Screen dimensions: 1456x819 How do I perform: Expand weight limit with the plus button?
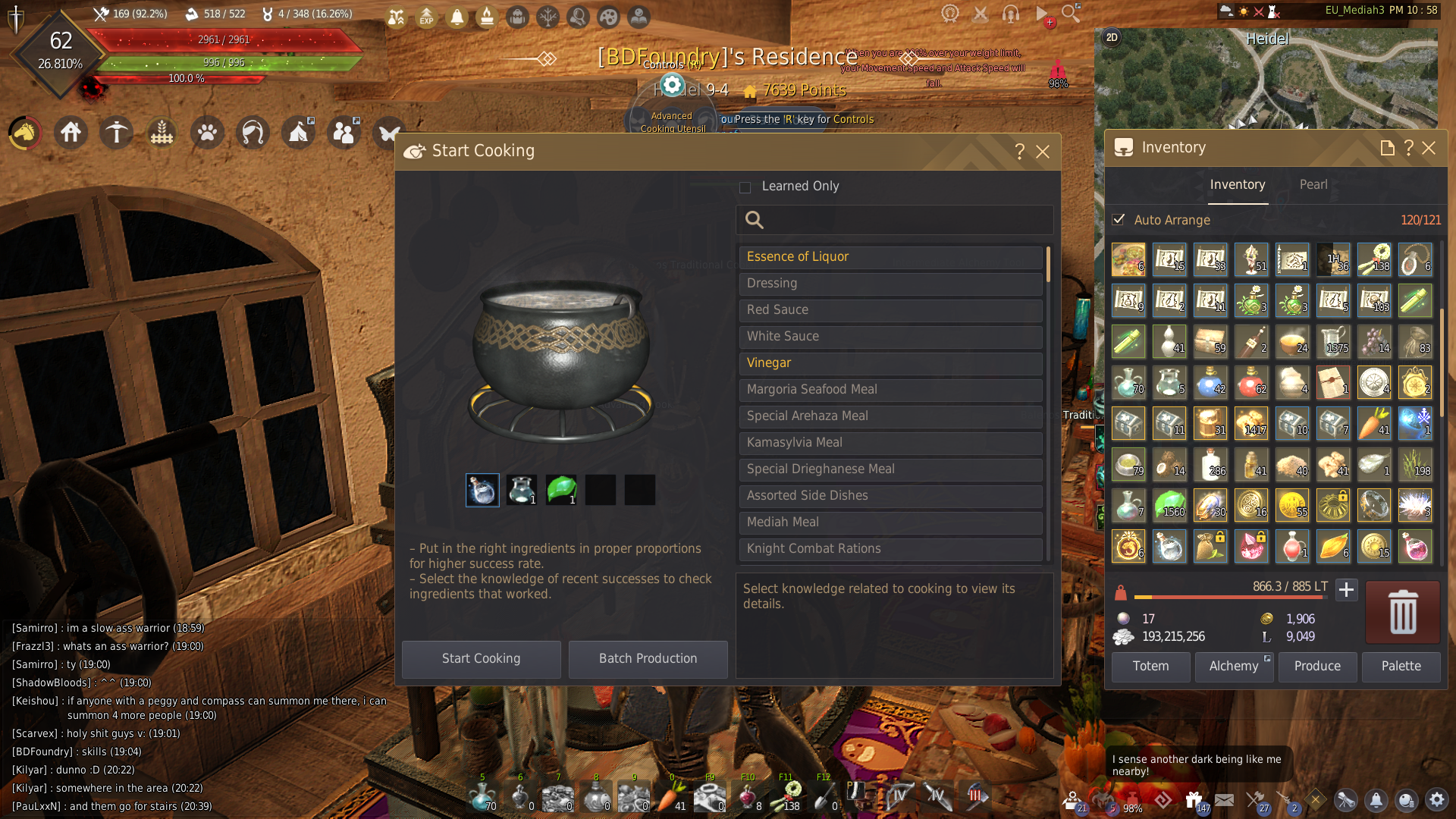(x=1346, y=590)
